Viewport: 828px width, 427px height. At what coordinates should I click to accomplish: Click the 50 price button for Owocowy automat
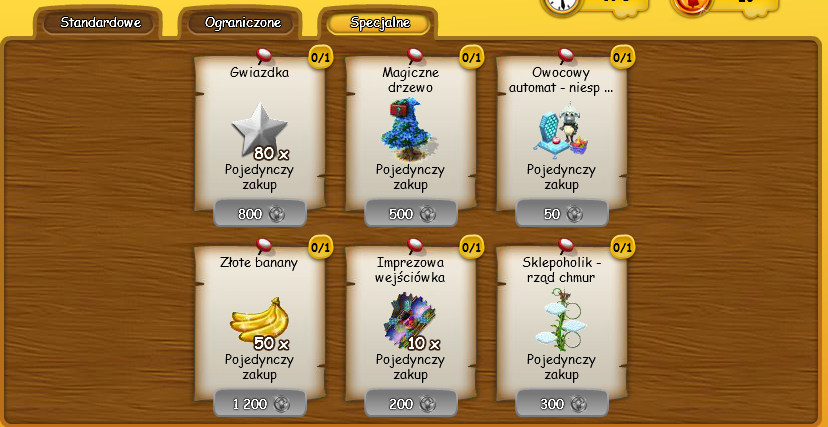coord(562,213)
